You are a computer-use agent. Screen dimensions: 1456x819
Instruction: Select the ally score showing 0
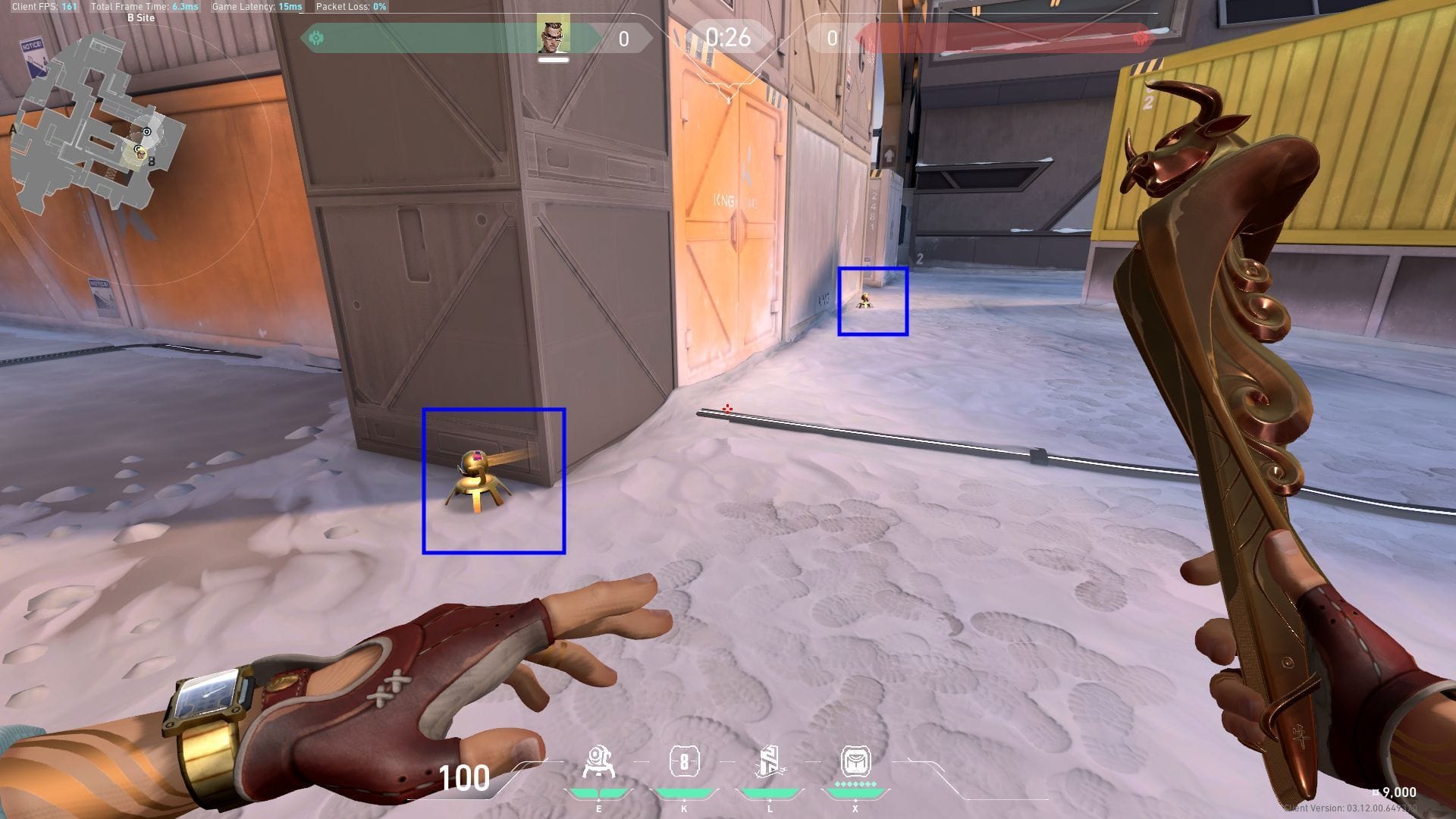623,35
